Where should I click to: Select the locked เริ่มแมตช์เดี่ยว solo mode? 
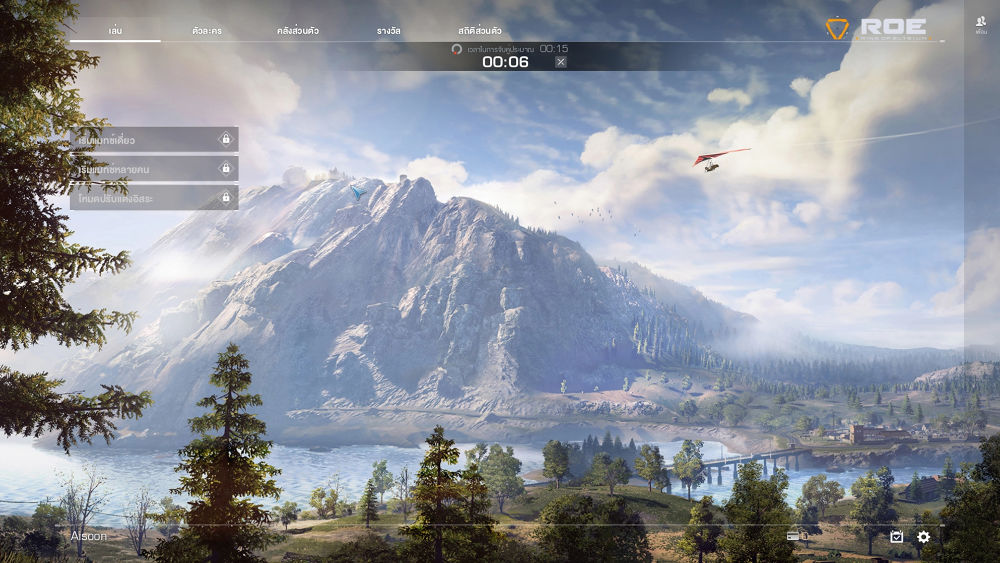(154, 140)
